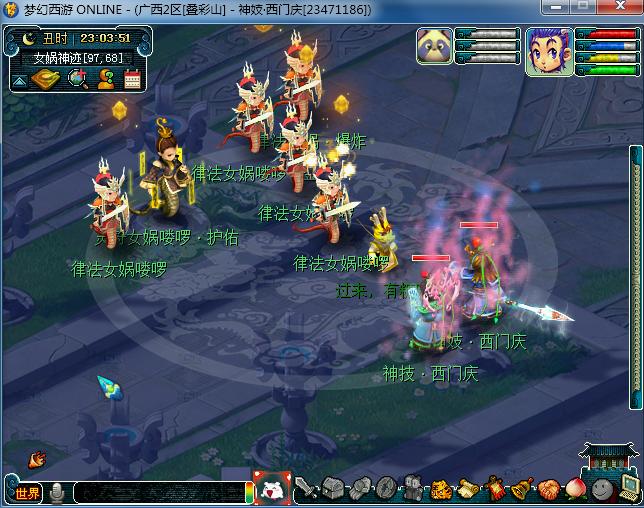Switch the 世界 chat channel button
This screenshot has height=508, width=644.
pyautogui.click(x=27, y=492)
